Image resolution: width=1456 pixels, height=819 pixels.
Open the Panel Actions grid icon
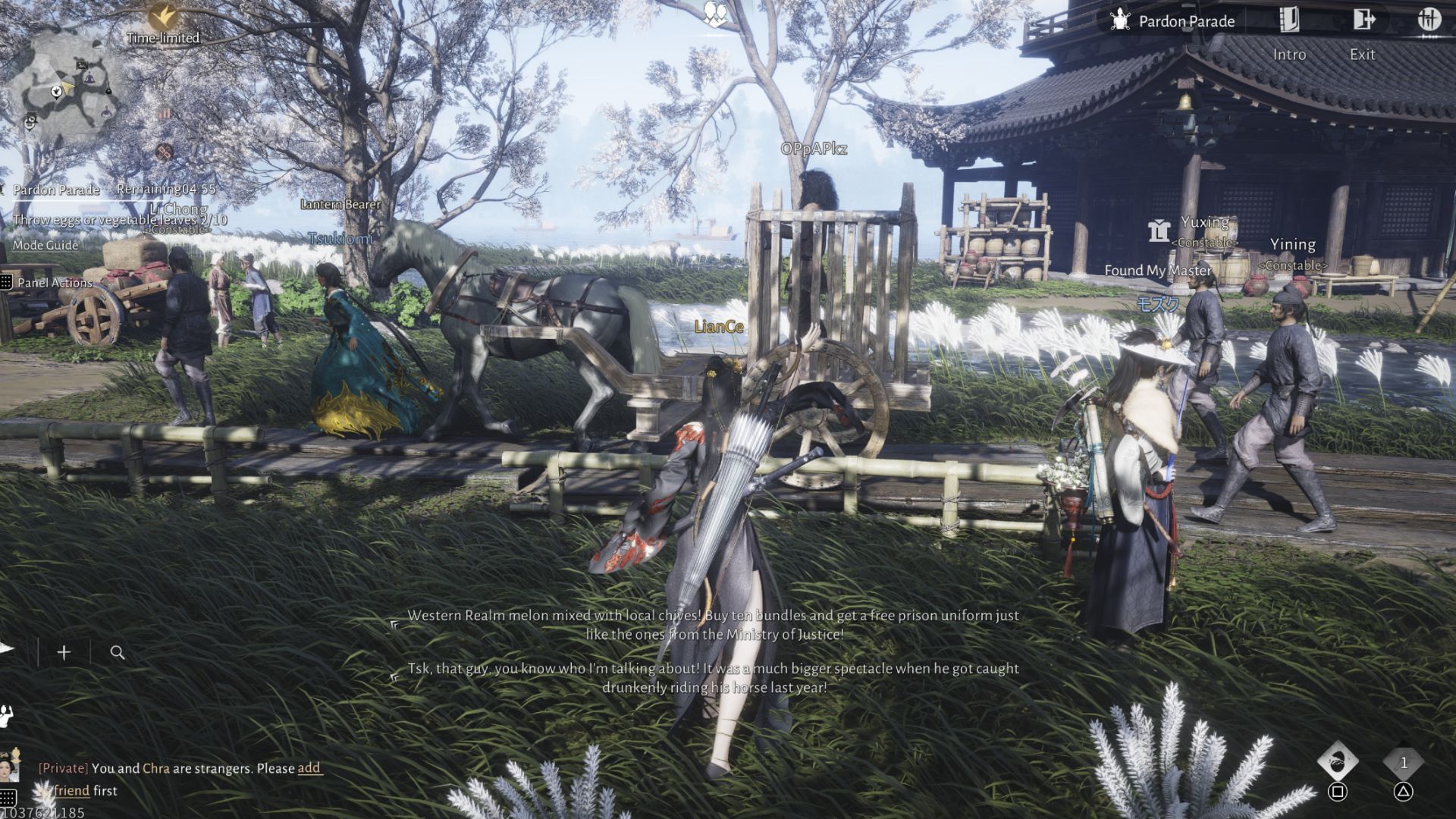[8, 281]
